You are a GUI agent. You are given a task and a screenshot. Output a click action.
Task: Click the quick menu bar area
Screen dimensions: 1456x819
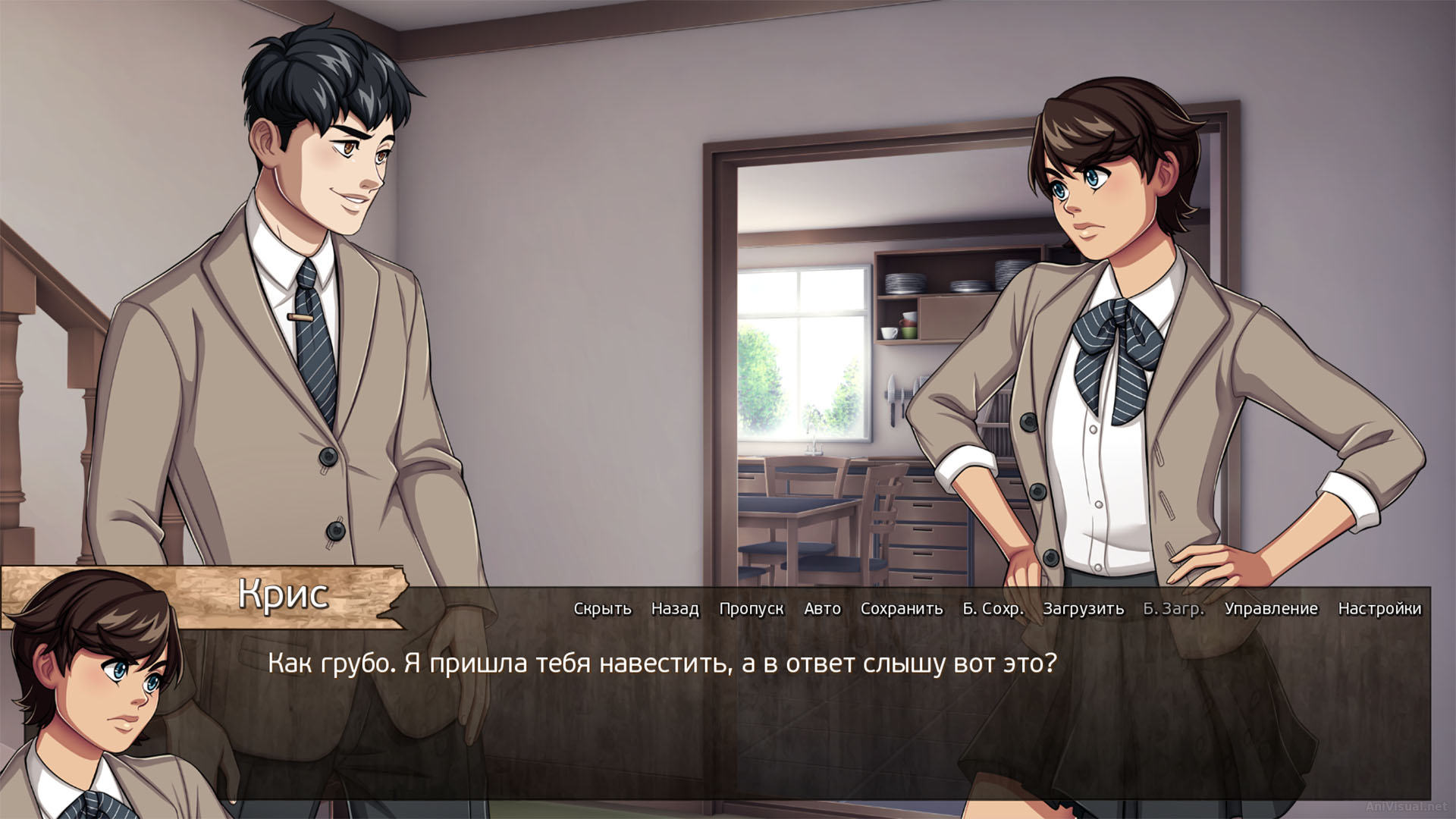pos(986,609)
